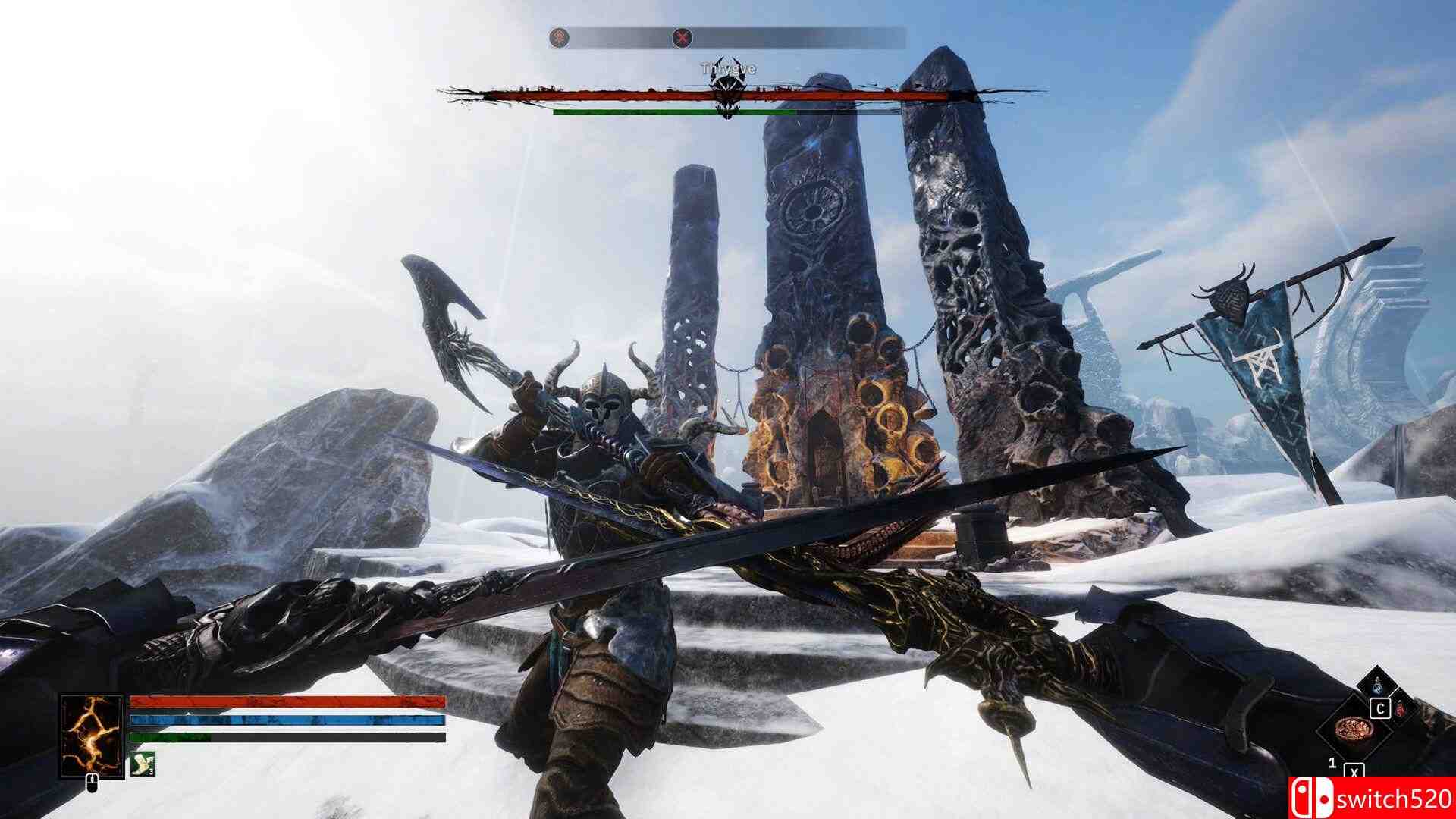Click the C keybind prompt icon
Image resolution: width=1456 pixels, height=819 pixels.
click(x=1380, y=708)
